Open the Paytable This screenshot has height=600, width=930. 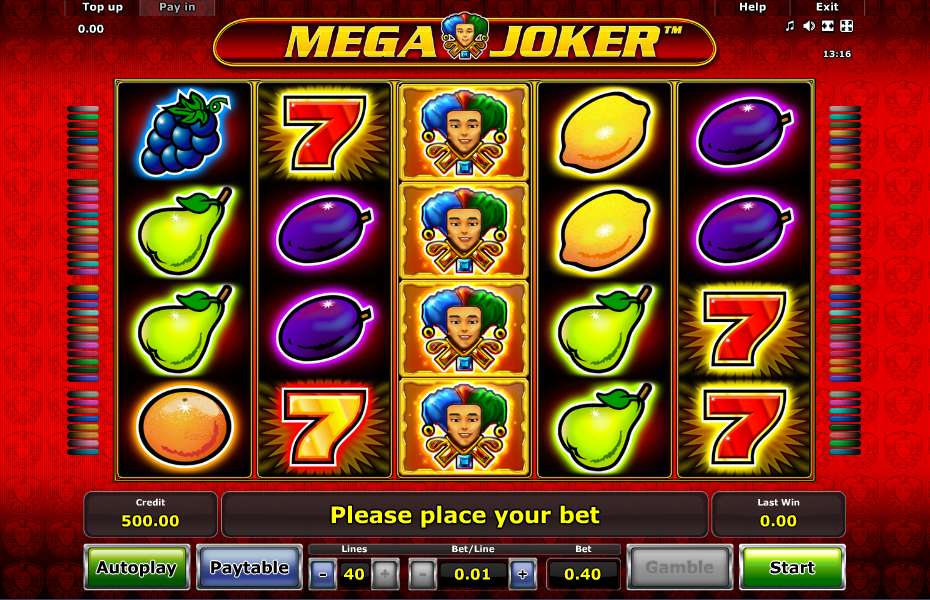coord(249,568)
